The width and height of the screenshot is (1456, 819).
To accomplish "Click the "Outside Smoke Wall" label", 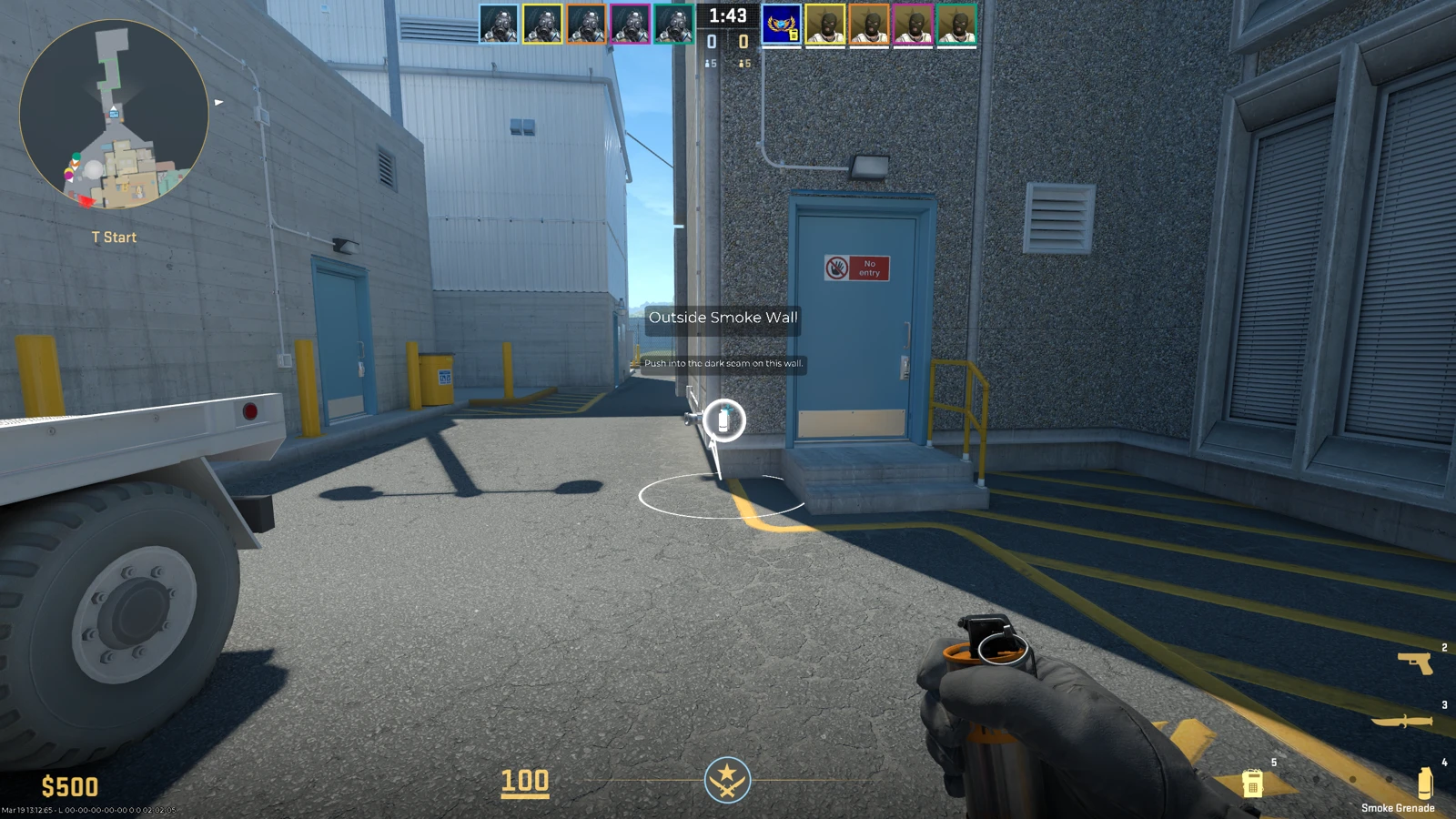I will tap(722, 318).
